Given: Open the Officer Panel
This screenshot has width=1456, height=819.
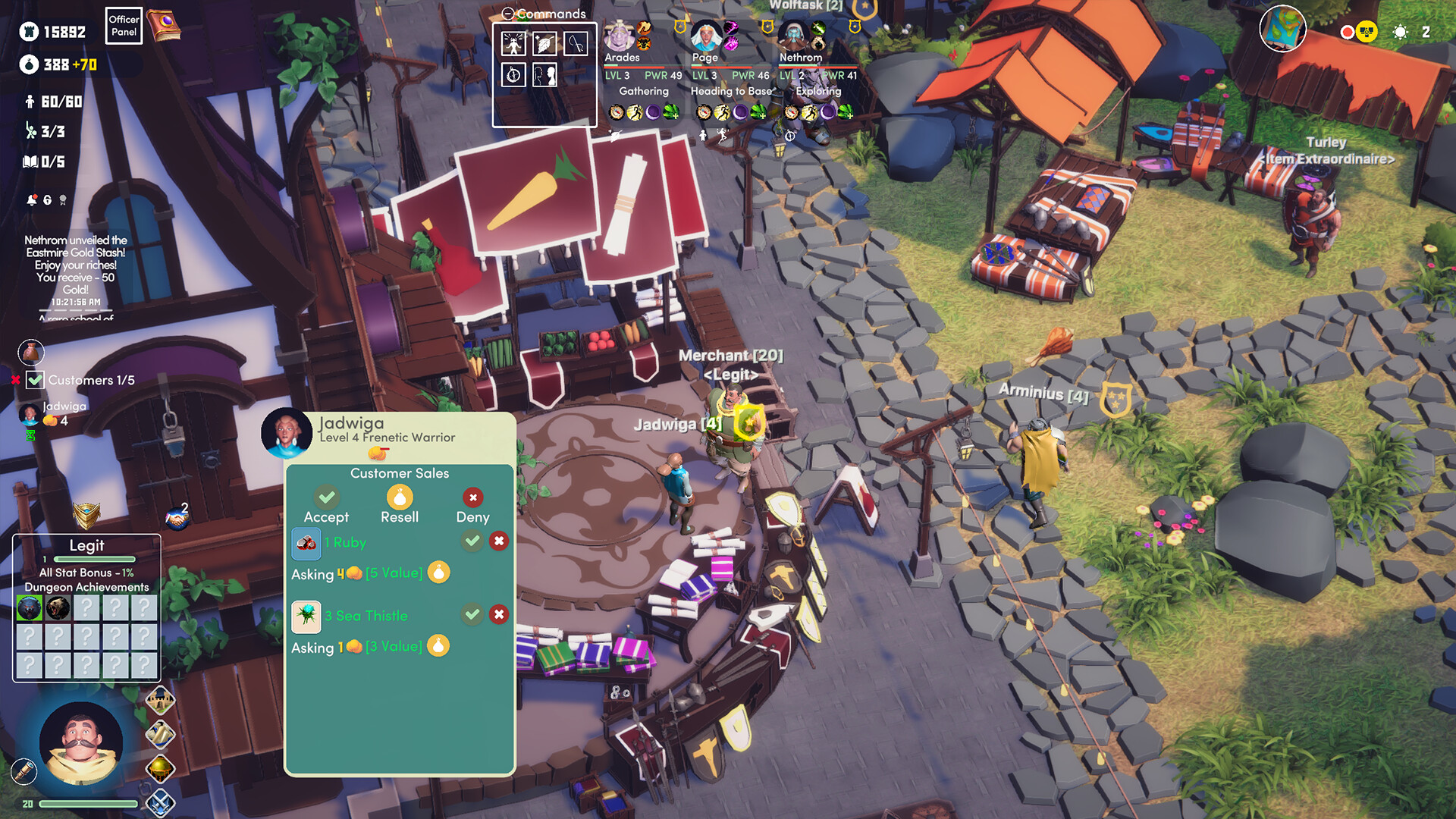Looking at the screenshot, I should click(x=123, y=24).
